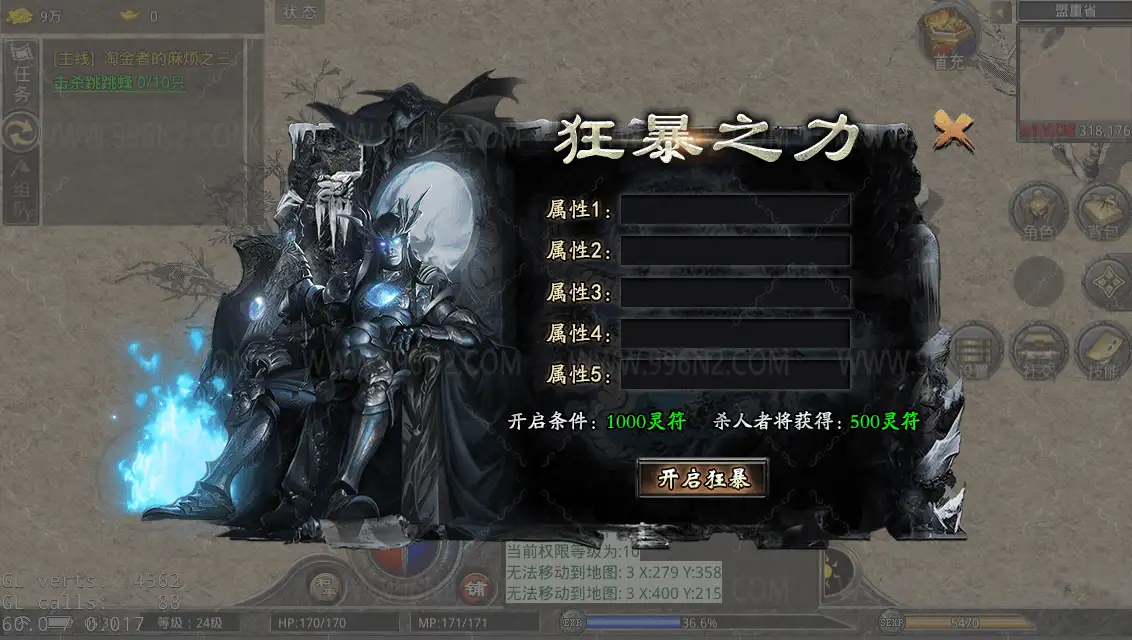1132x640 pixels.
Task: Open the 状态 status tab
Action: [x=299, y=13]
